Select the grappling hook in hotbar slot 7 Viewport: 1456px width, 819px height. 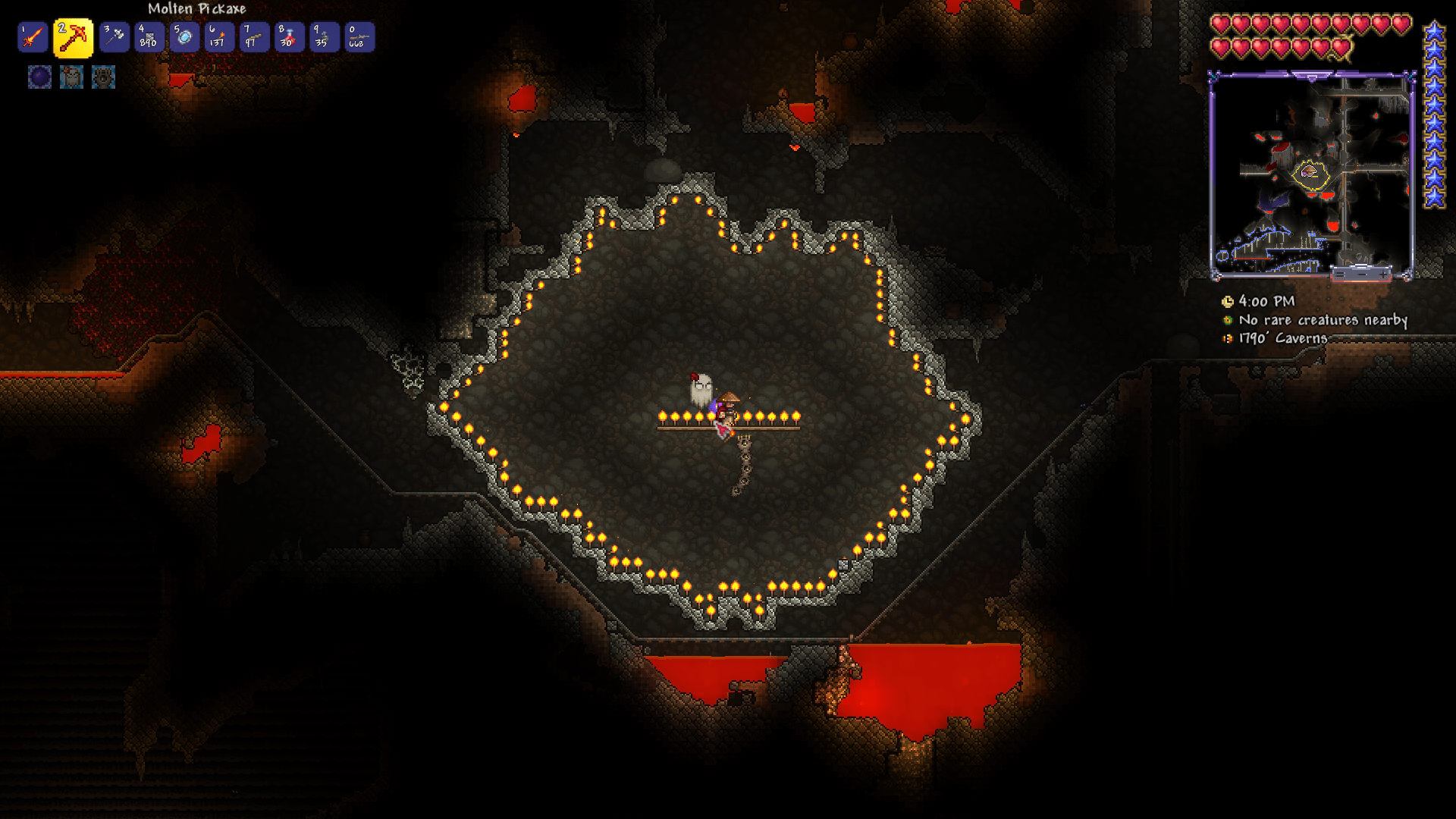[253, 37]
